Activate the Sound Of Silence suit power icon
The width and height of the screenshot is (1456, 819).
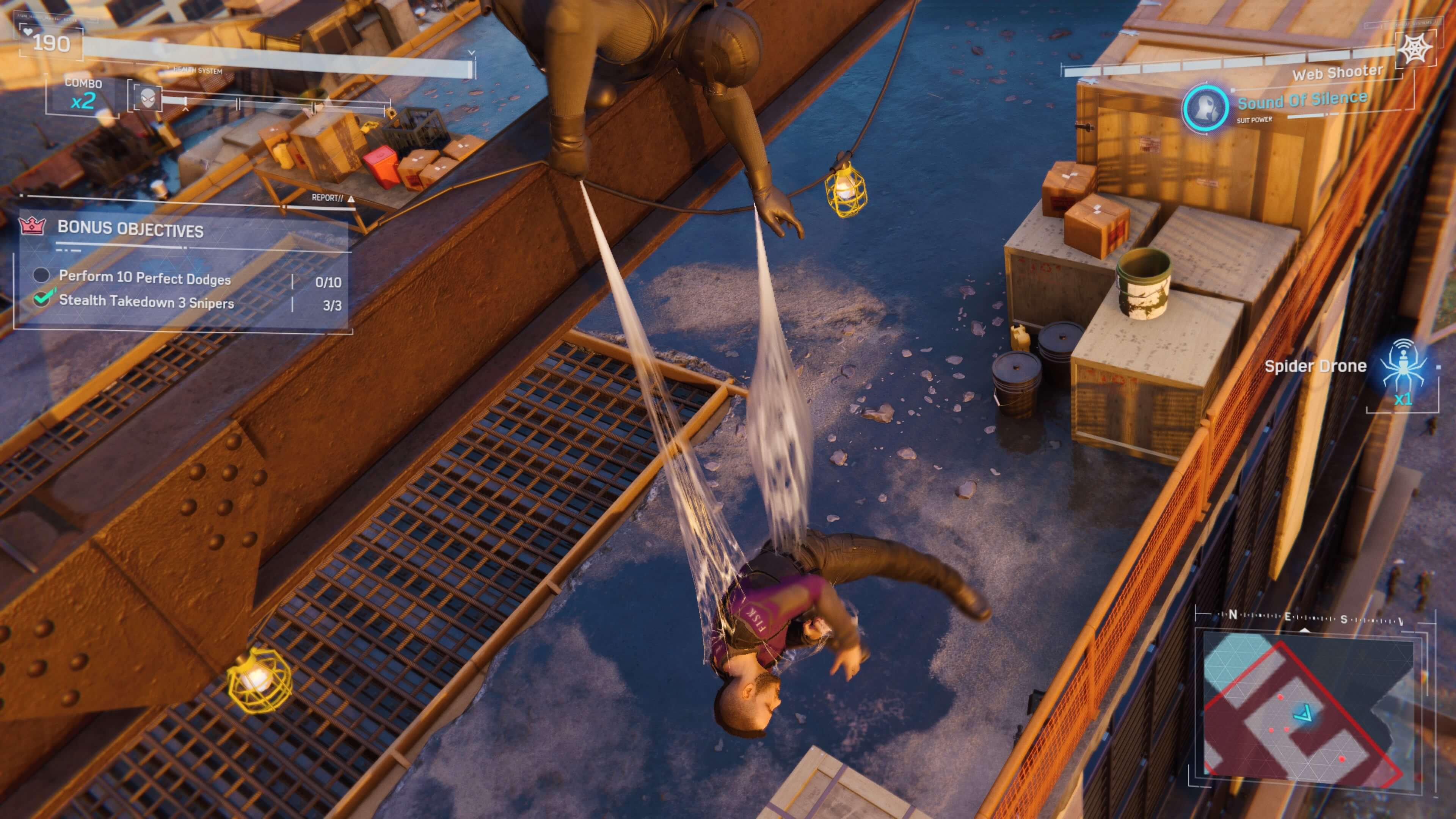(1205, 107)
